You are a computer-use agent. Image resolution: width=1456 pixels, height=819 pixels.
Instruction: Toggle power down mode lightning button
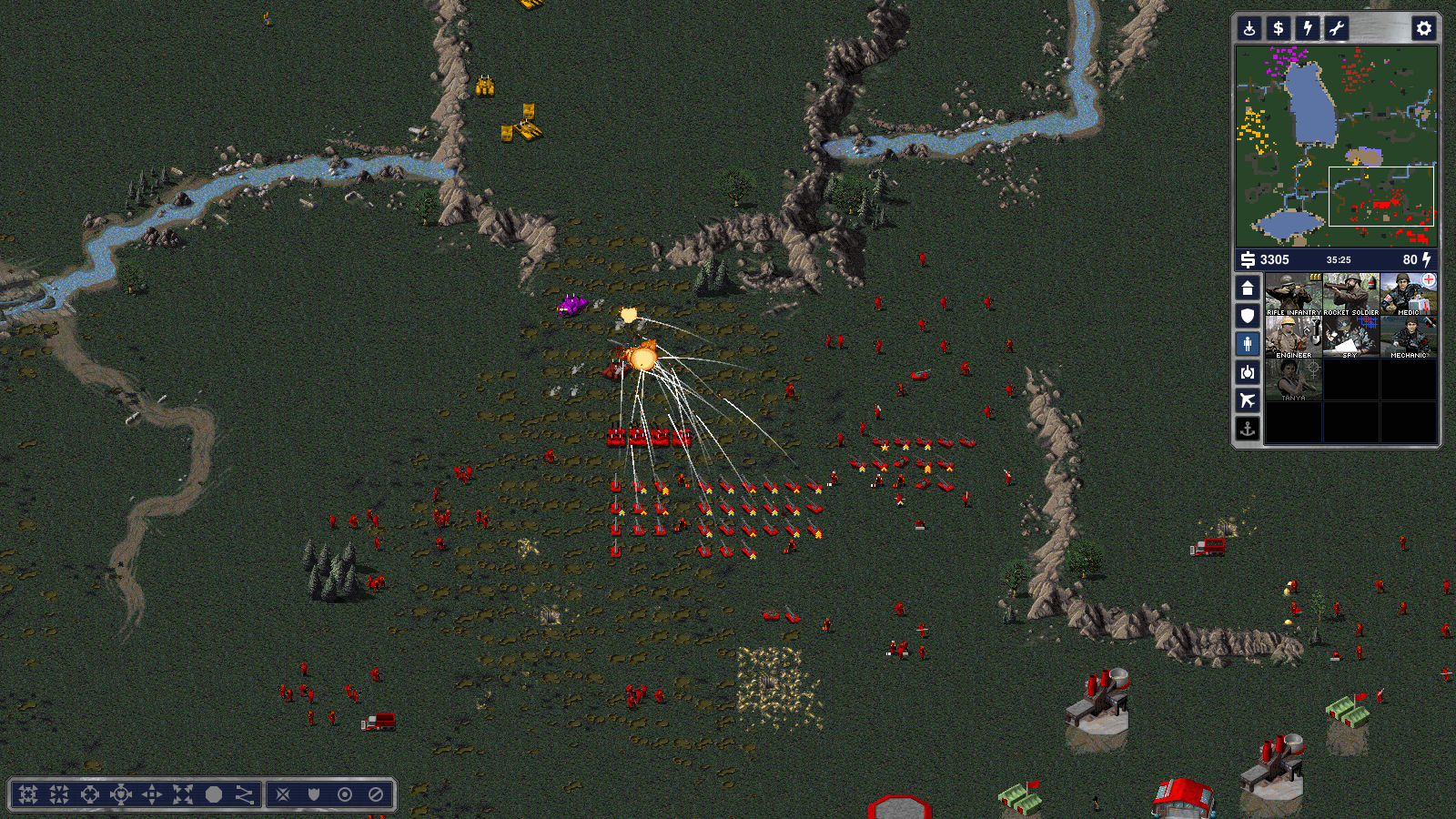pos(1308,28)
